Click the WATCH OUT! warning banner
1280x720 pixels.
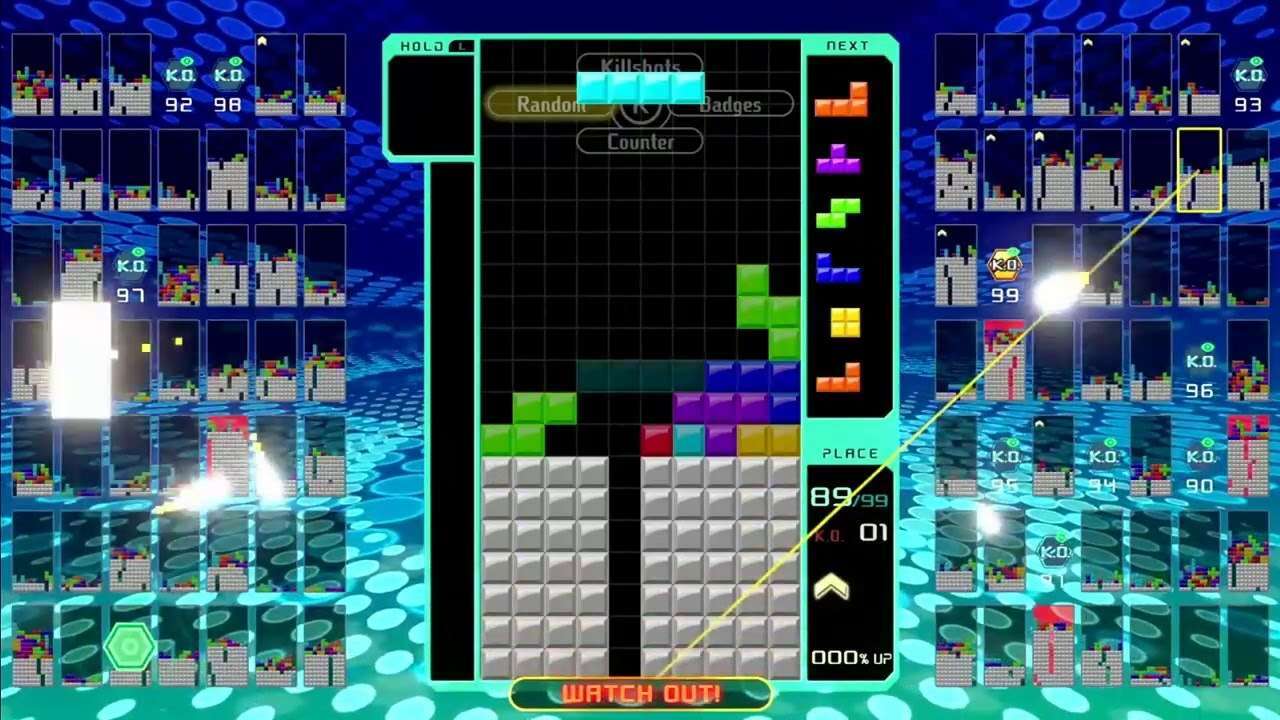click(x=640, y=692)
